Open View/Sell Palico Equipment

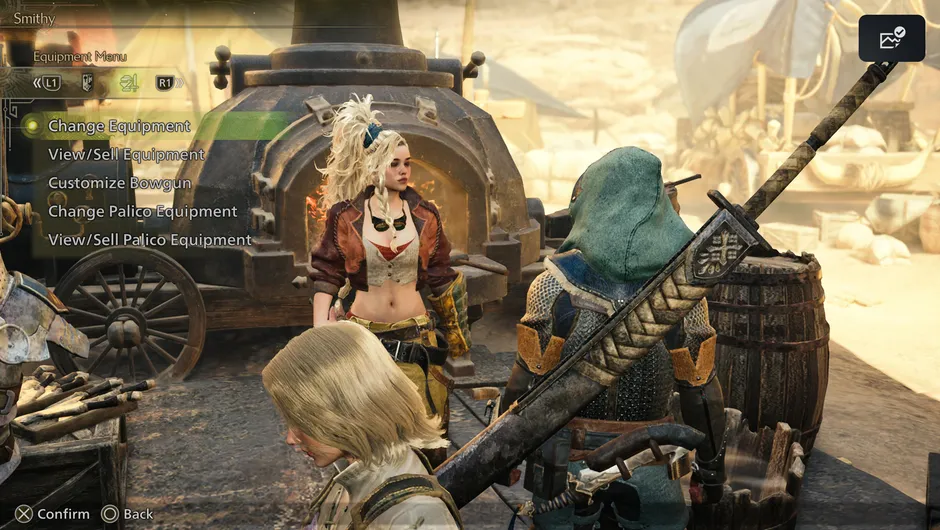pos(149,240)
